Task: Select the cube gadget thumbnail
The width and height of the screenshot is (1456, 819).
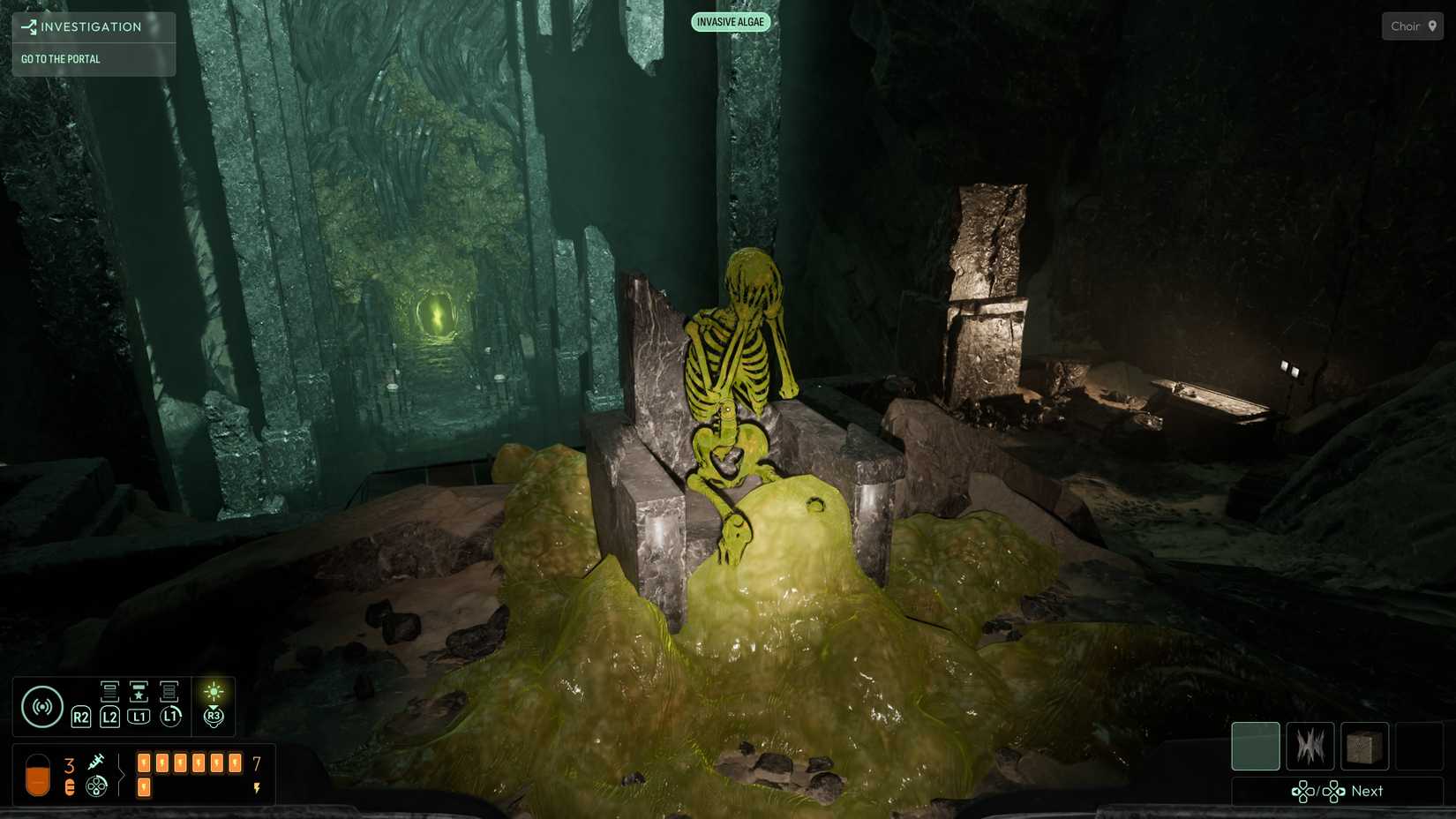Action: coord(1364,746)
